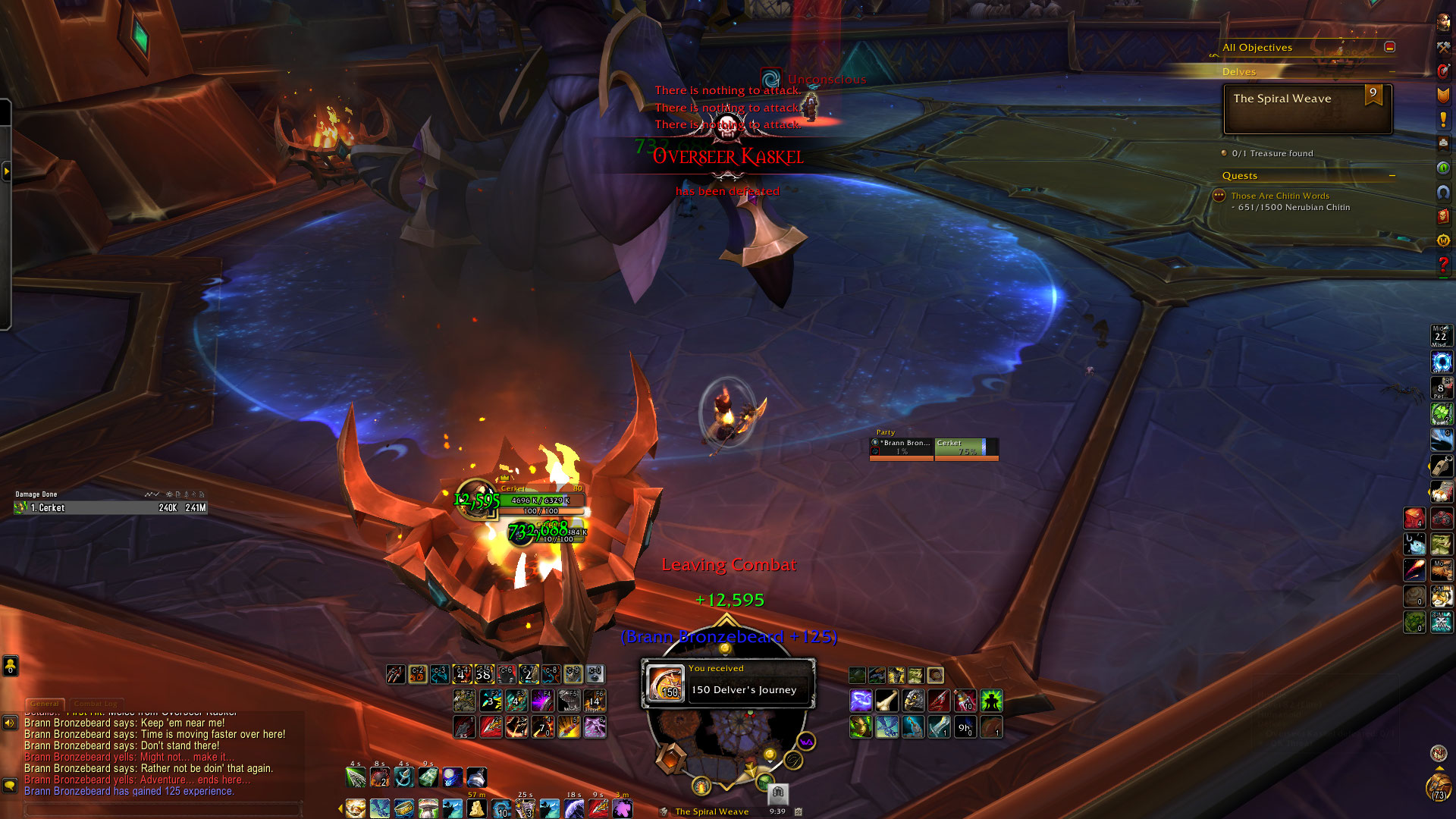The height and width of the screenshot is (819, 1456).
Task: Open the red question mark help button
Action: (x=1442, y=265)
